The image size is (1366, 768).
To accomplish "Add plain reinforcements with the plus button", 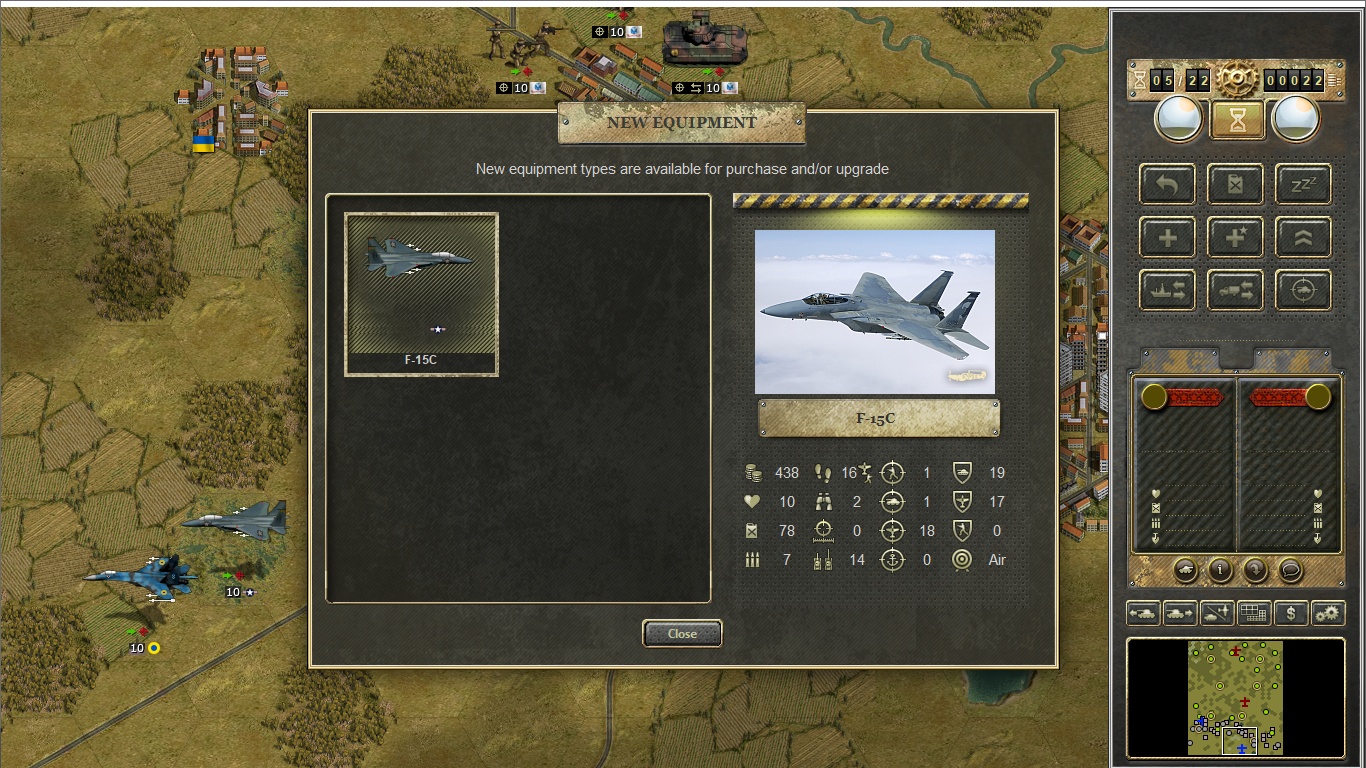I will pyautogui.click(x=1167, y=237).
